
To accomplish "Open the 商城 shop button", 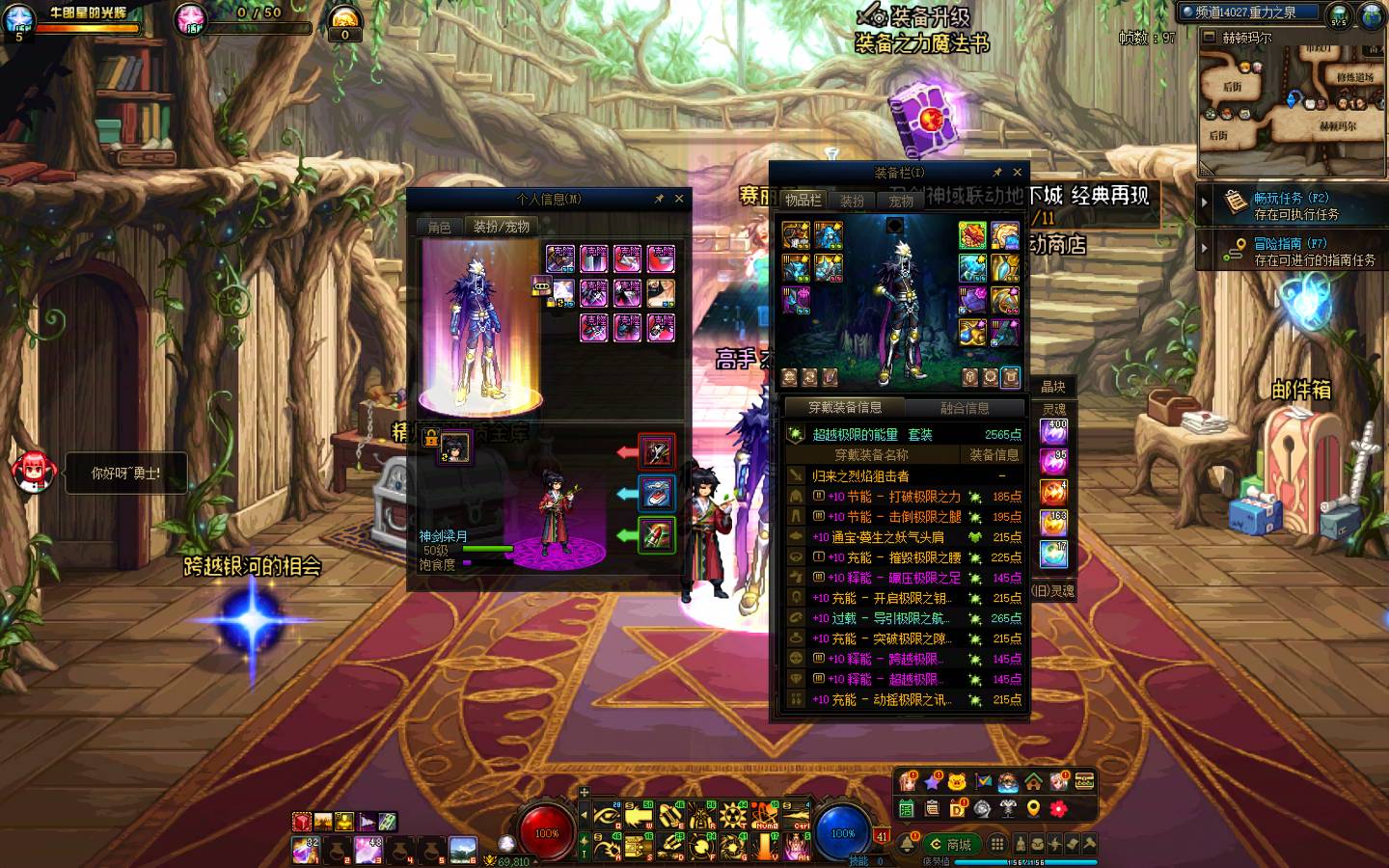I will (x=950, y=844).
